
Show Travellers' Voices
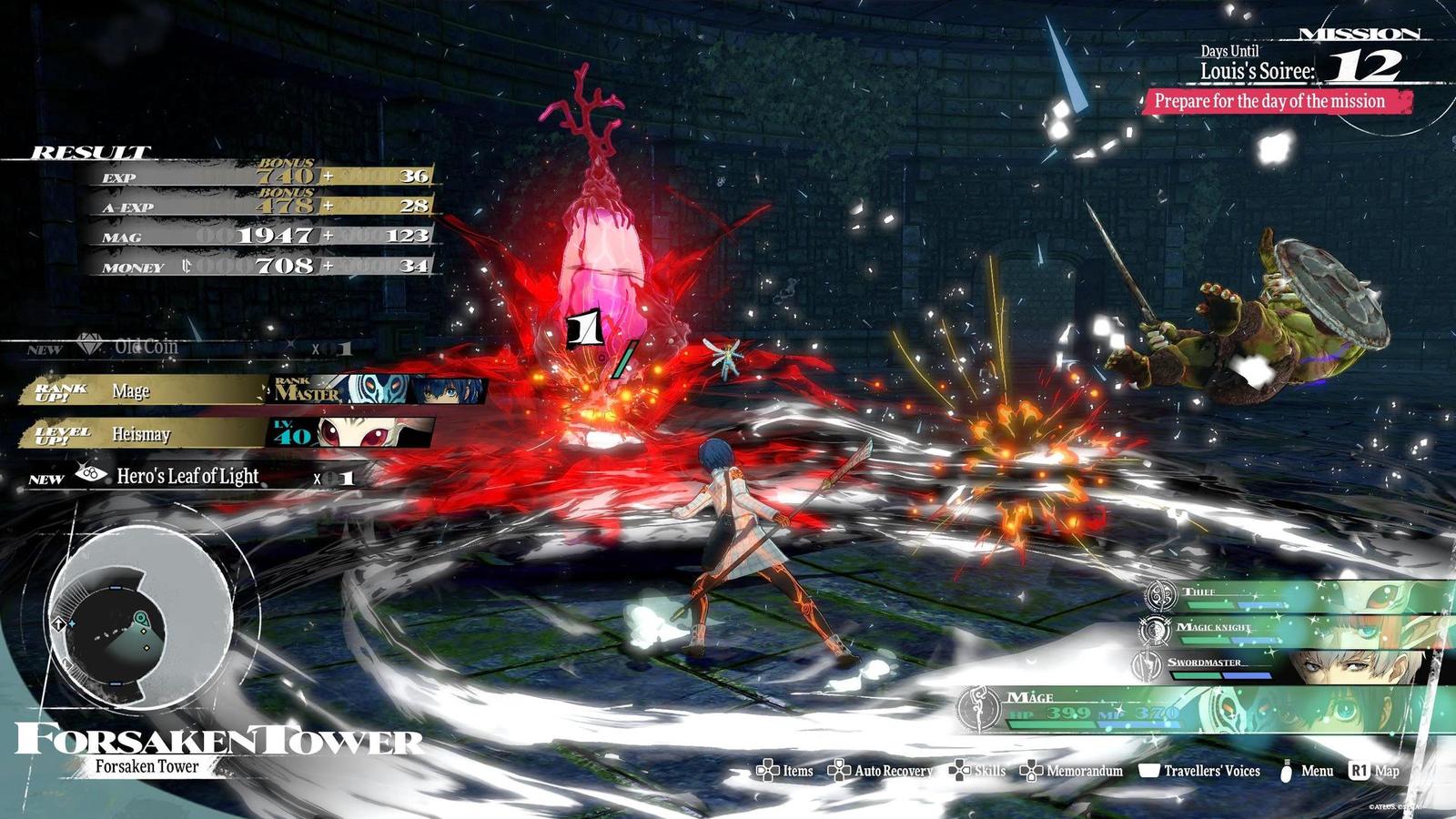pyautogui.click(x=1200, y=771)
